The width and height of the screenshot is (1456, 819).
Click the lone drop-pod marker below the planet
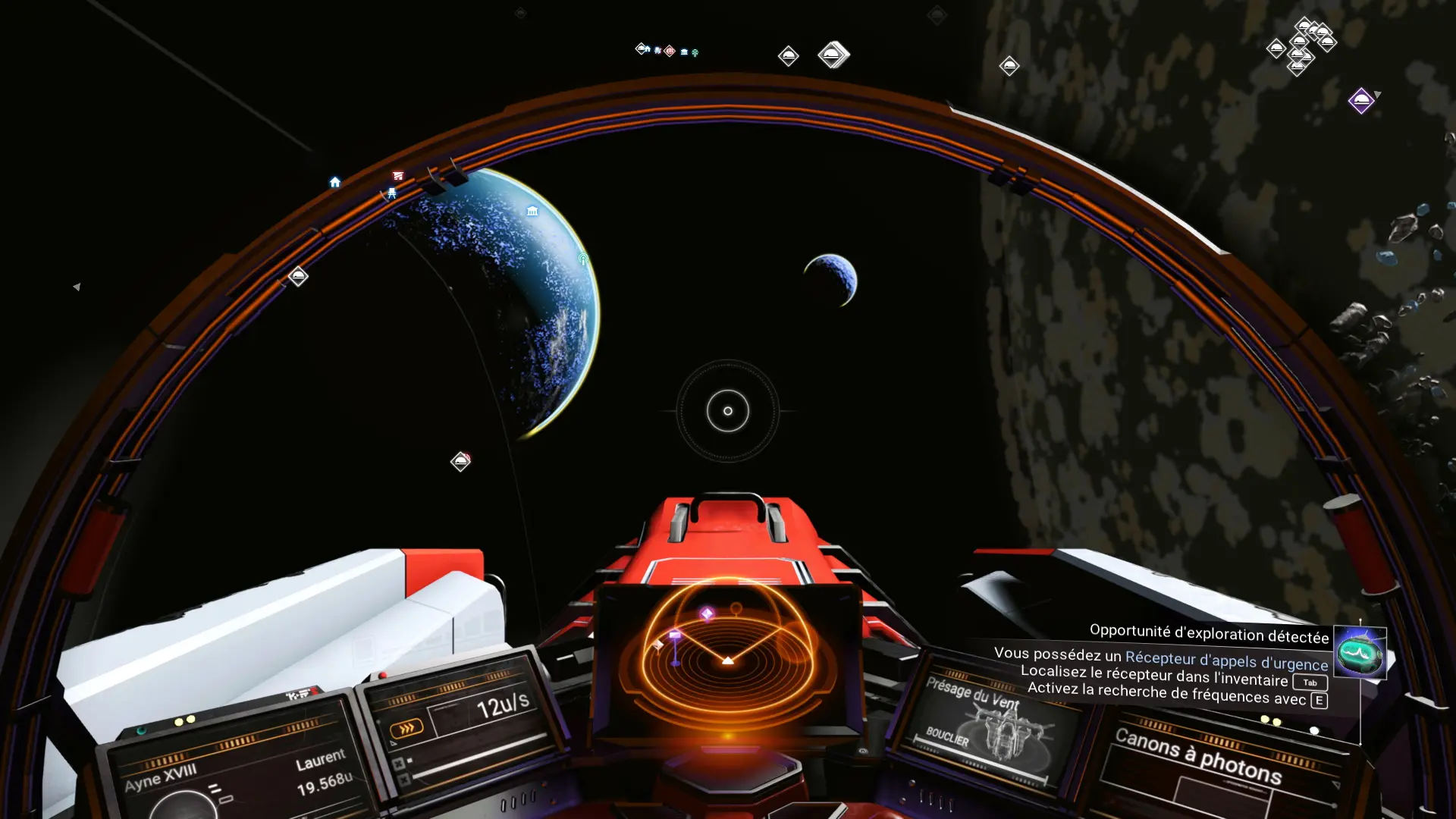coord(461,461)
